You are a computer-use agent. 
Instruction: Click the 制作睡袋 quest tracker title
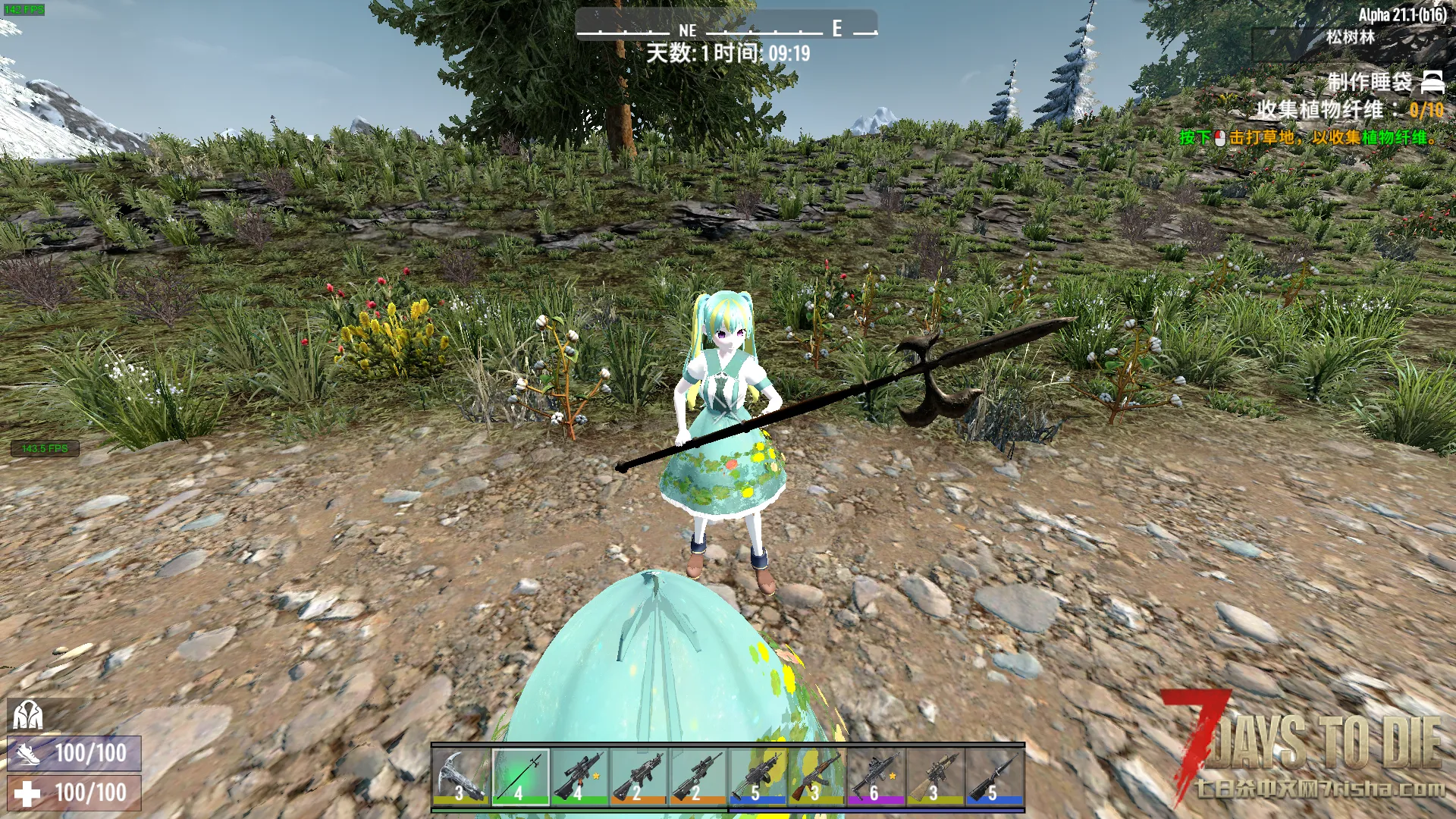click(1370, 82)
